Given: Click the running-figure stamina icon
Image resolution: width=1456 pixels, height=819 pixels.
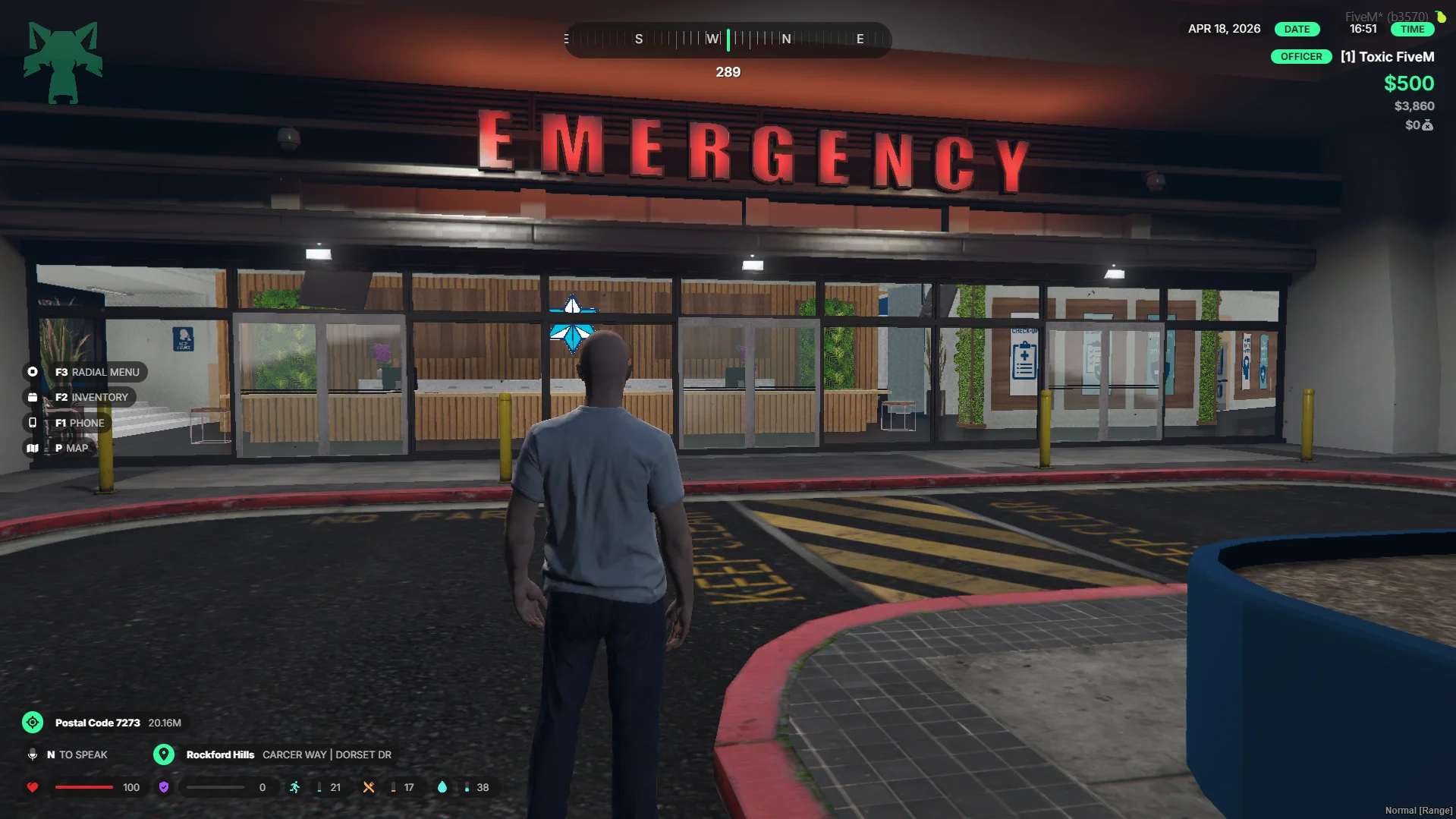Looking at the screenshot, I should click(294, 787).
